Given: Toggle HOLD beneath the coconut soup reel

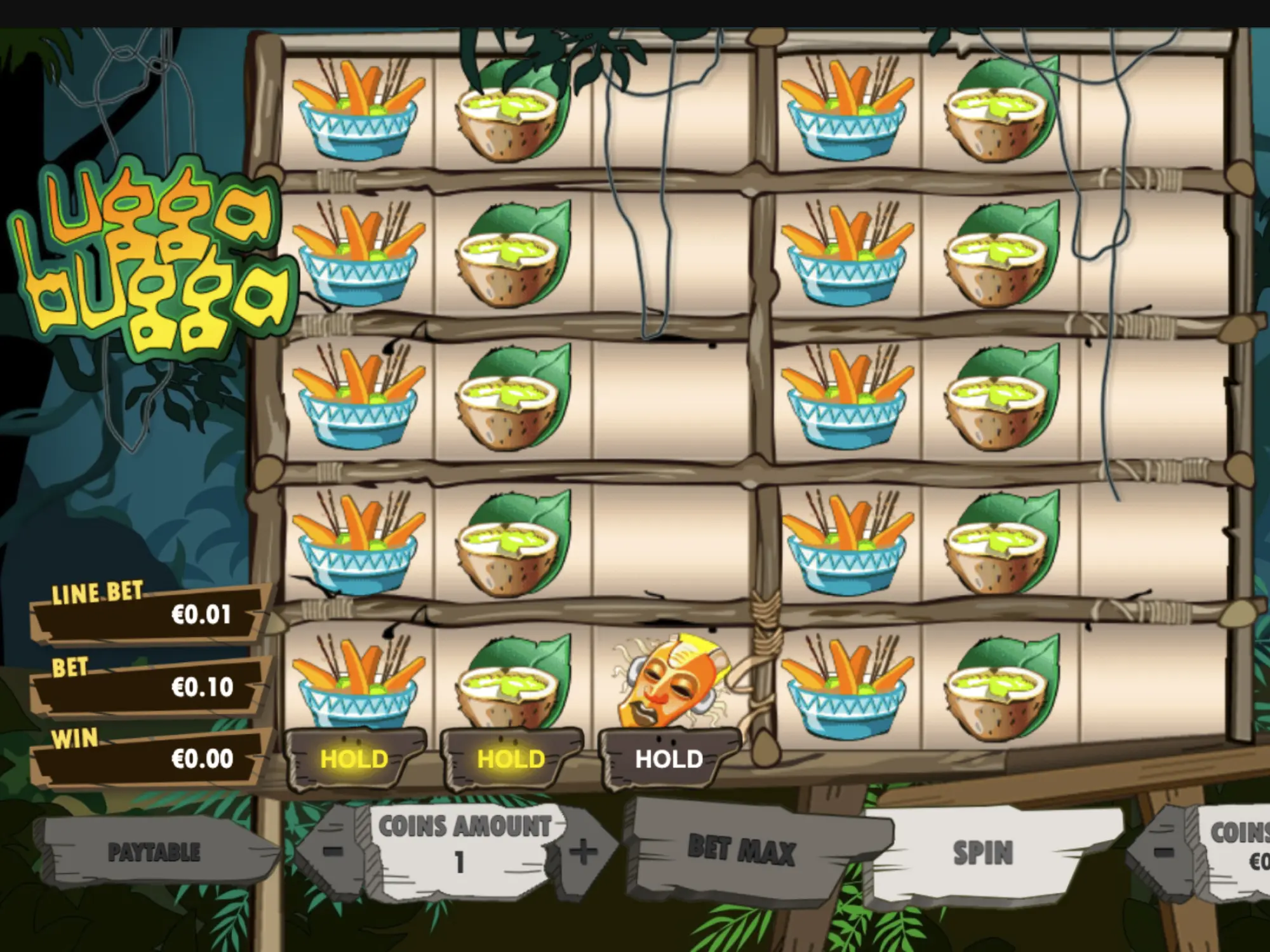Looking at the screenshot, I should [511, 758].
